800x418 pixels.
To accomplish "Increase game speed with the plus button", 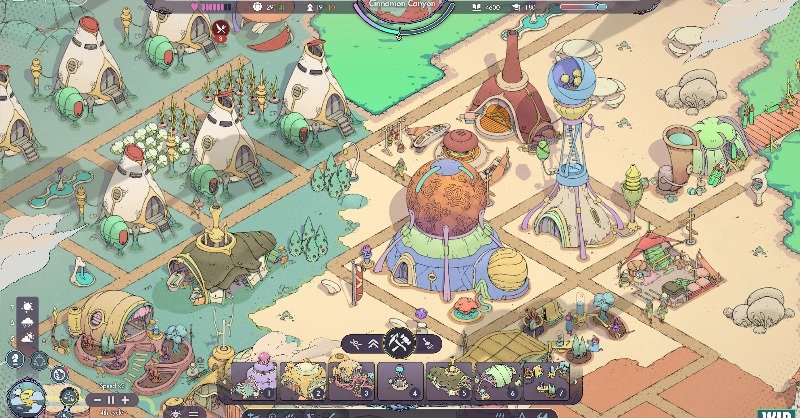I will [125, 399].
